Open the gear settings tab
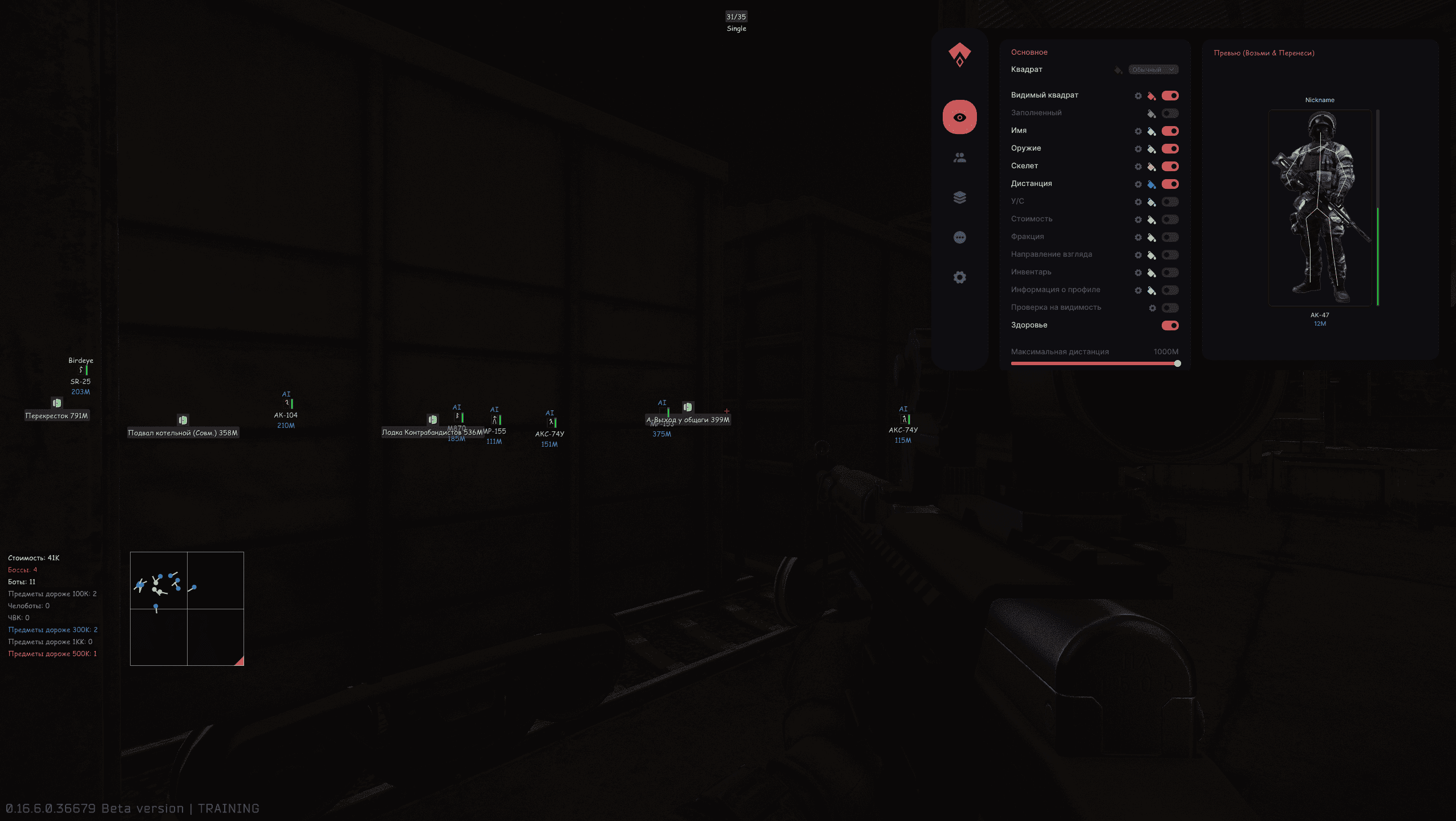This screenshot has width=1456, height=821. (959, 277)
